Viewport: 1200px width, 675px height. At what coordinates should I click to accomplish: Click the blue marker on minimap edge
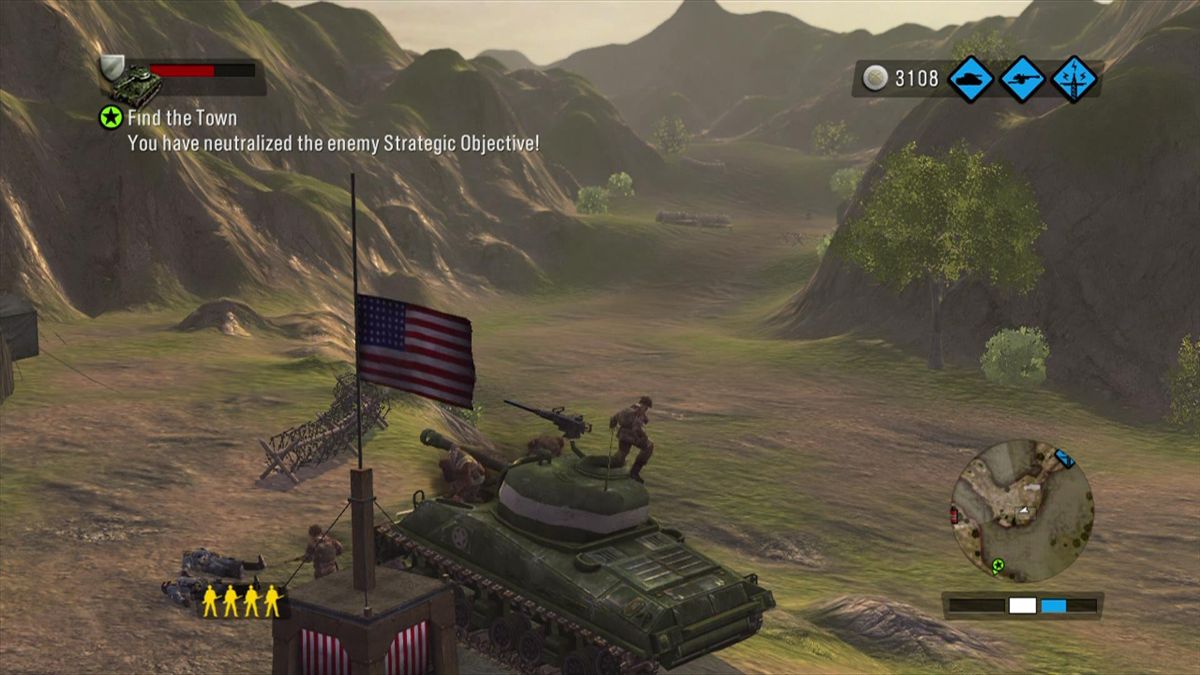click(x=1065, y=458)
